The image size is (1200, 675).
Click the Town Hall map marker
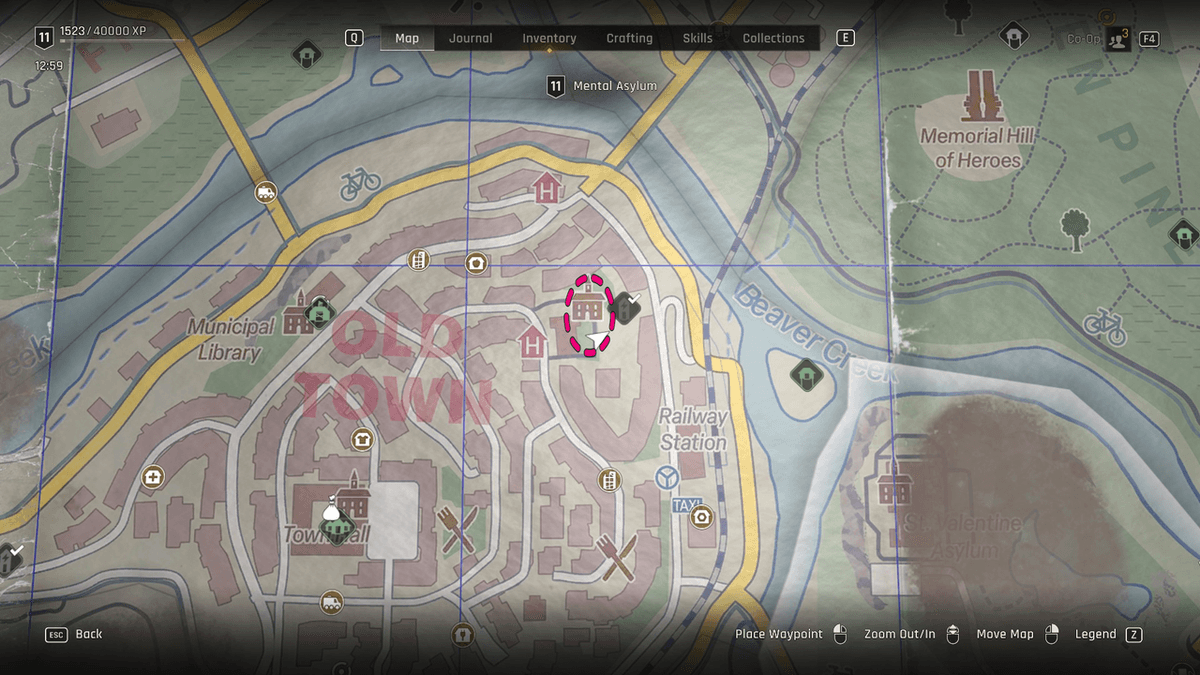pyautogui.click(x=337, y=520)
